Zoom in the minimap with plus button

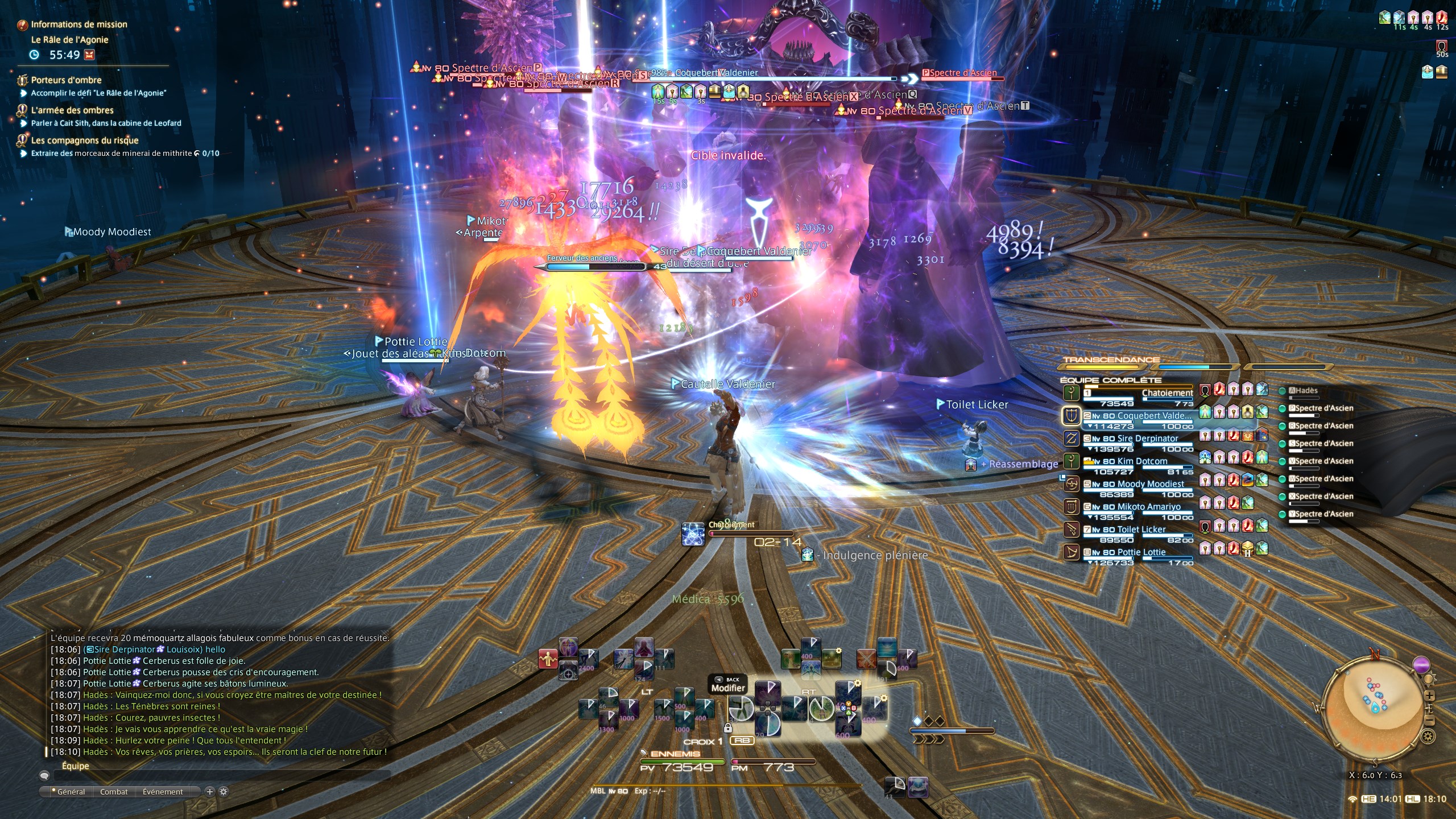[x=1430, y=696]
